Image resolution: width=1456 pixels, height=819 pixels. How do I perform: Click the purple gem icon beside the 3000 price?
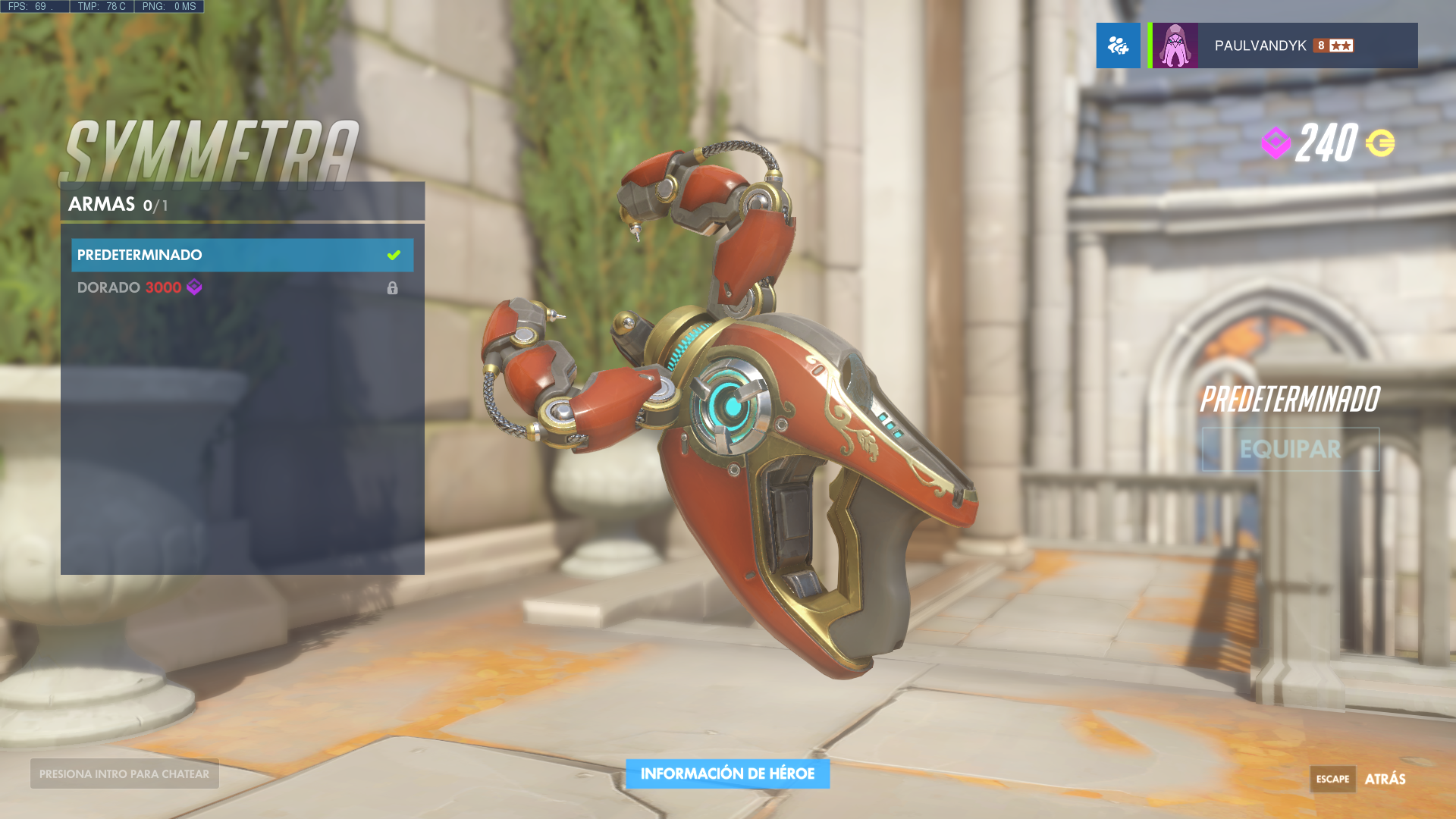point(193,287)
